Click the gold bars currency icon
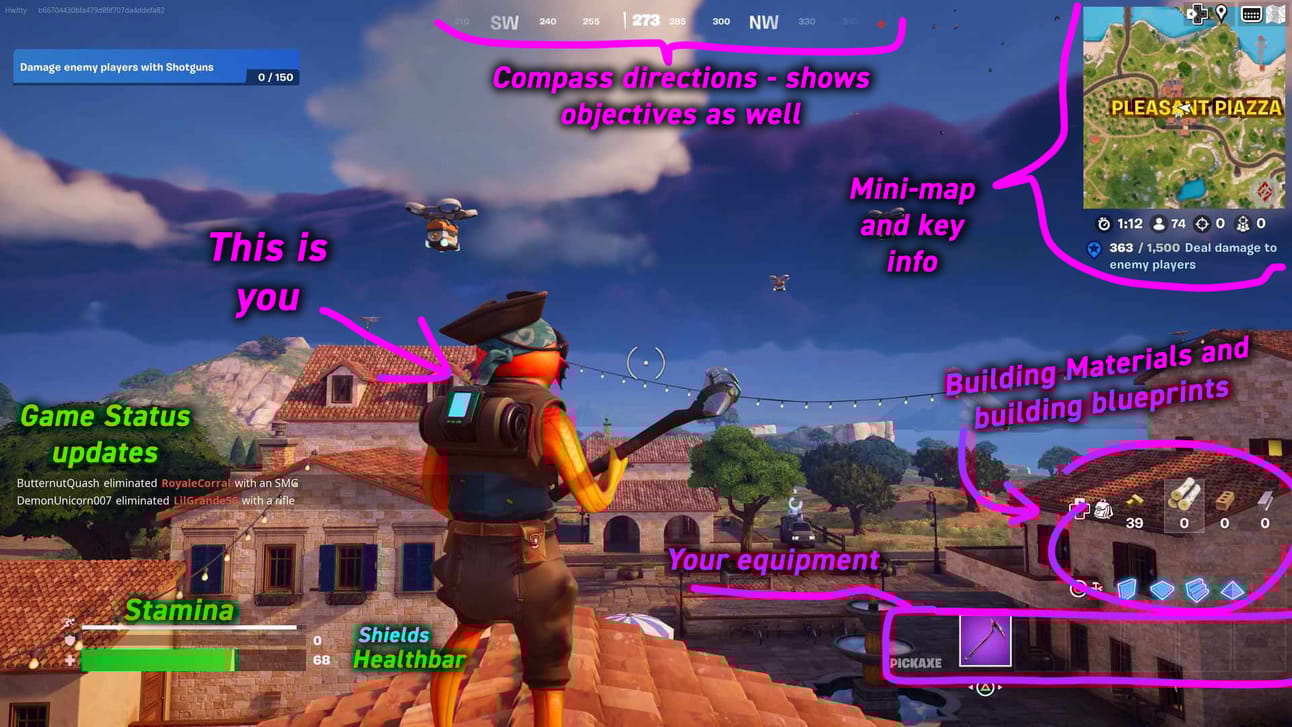The image size is (1292, 727). pyautogui.click(x=1134, y=500)
